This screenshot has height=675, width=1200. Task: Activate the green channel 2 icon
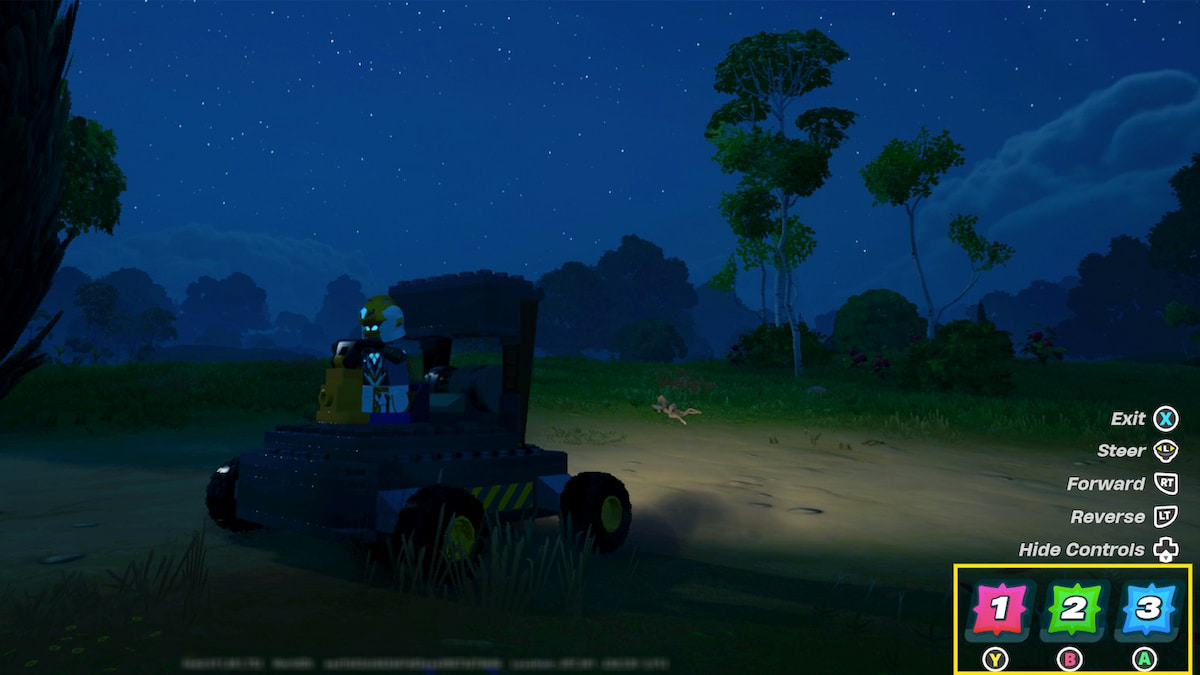click(1073, 610)
